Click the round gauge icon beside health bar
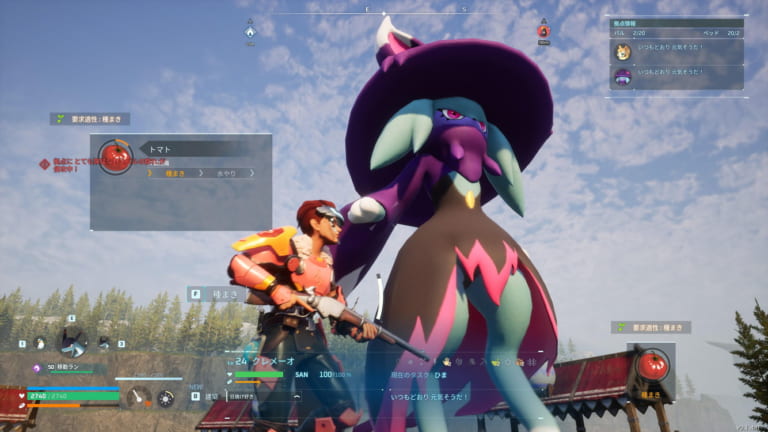This screenshot has height=432, width=768. (140, 397)
